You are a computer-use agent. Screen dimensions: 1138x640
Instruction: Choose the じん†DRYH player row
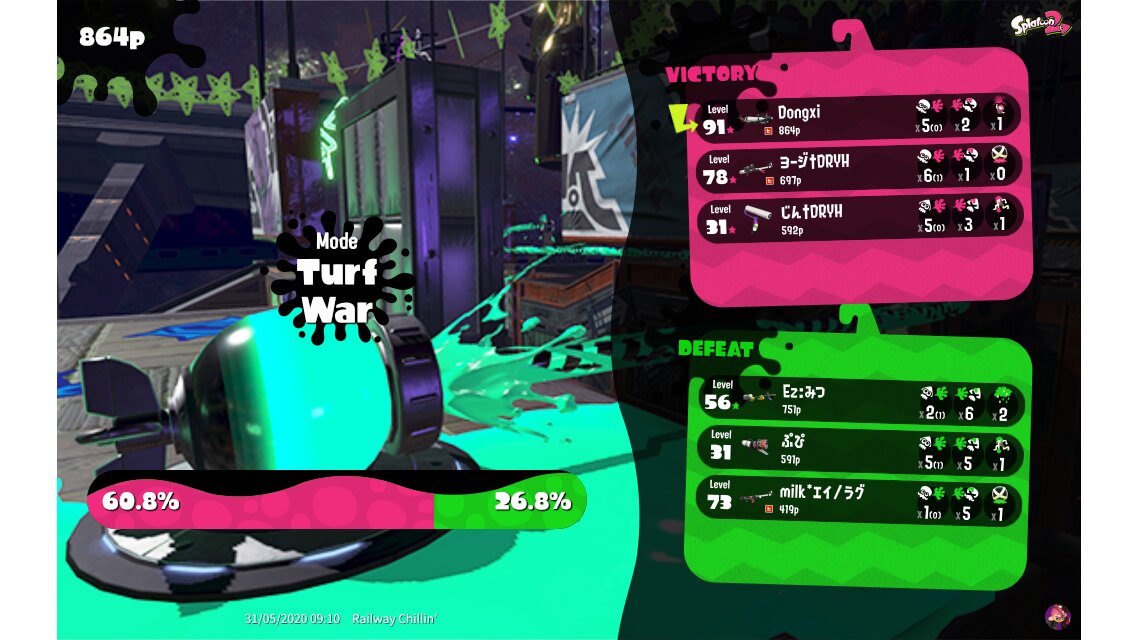click(x=858, y=215)
